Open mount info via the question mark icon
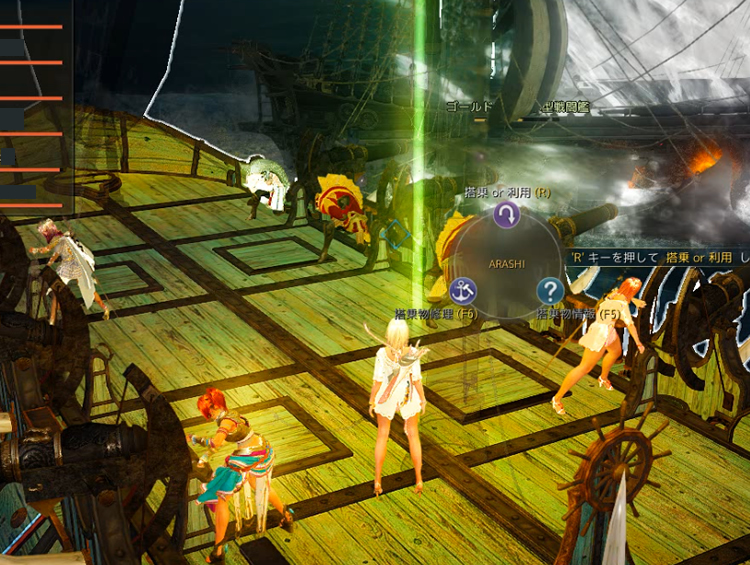750x565 pixels. (550, 291)
